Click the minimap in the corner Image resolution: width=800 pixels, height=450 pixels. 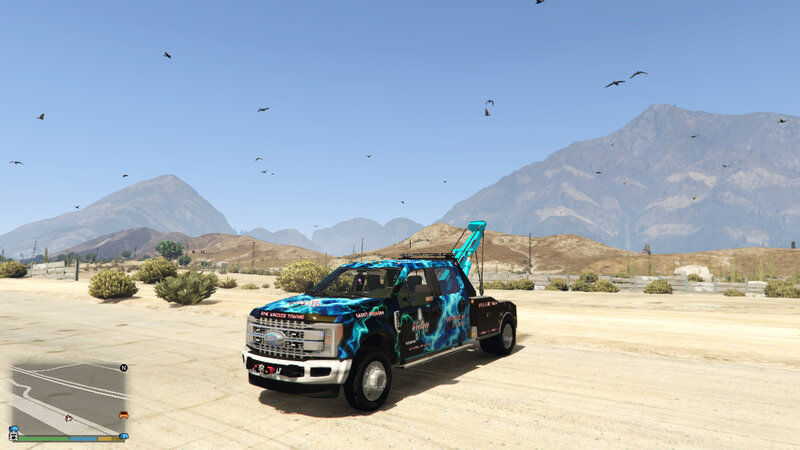pyautogui.click(x=68, y=398)
